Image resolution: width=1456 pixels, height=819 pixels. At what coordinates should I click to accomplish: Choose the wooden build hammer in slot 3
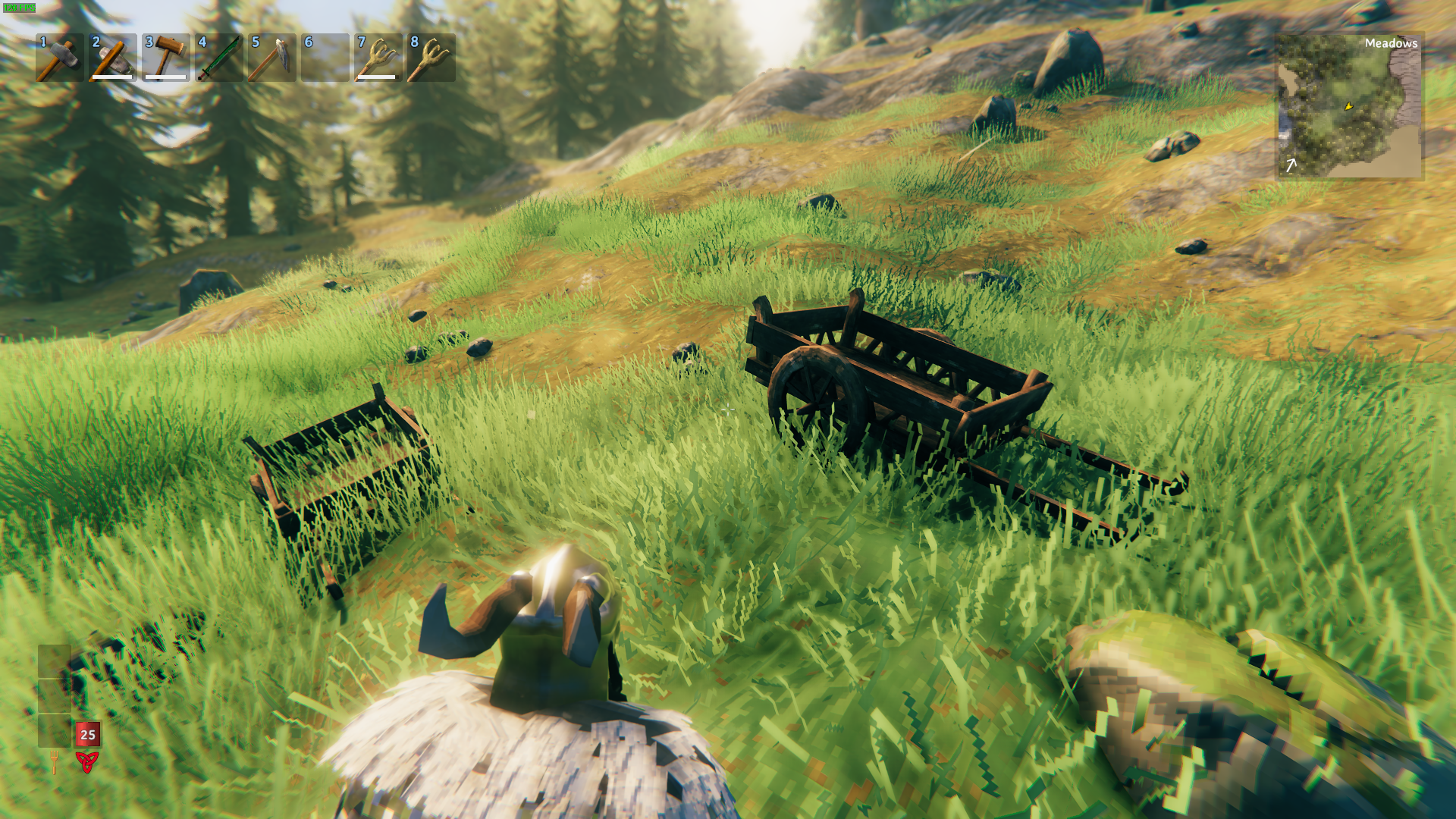165,58
